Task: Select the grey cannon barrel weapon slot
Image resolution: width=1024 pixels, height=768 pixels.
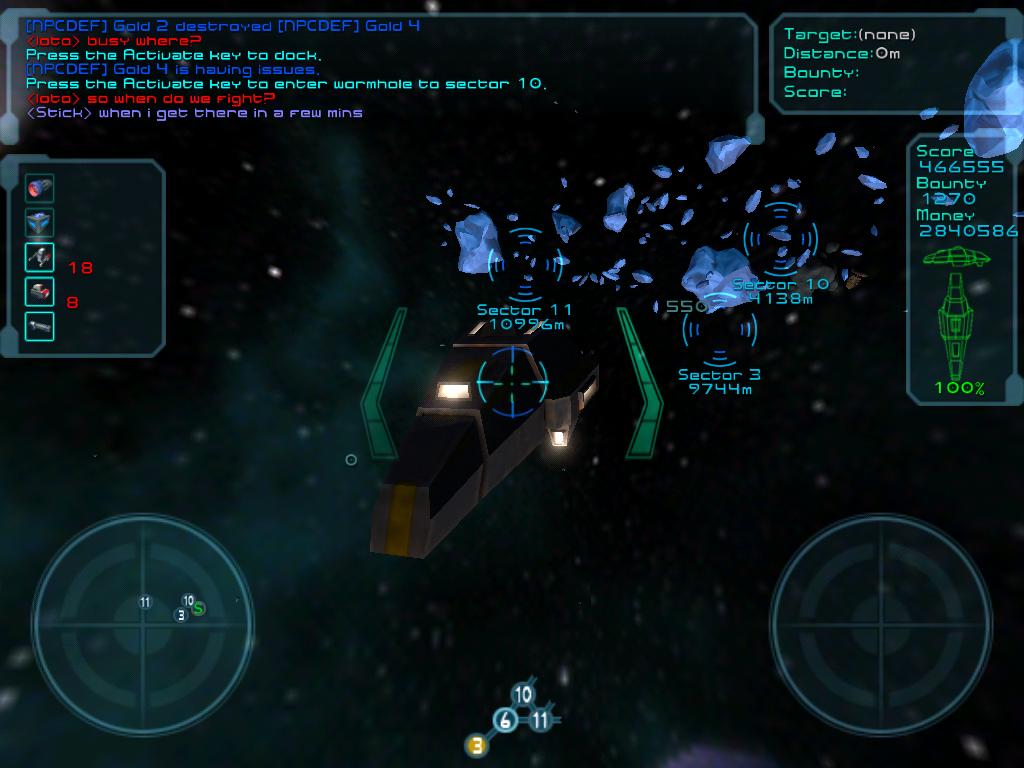Action: (40, 326)
